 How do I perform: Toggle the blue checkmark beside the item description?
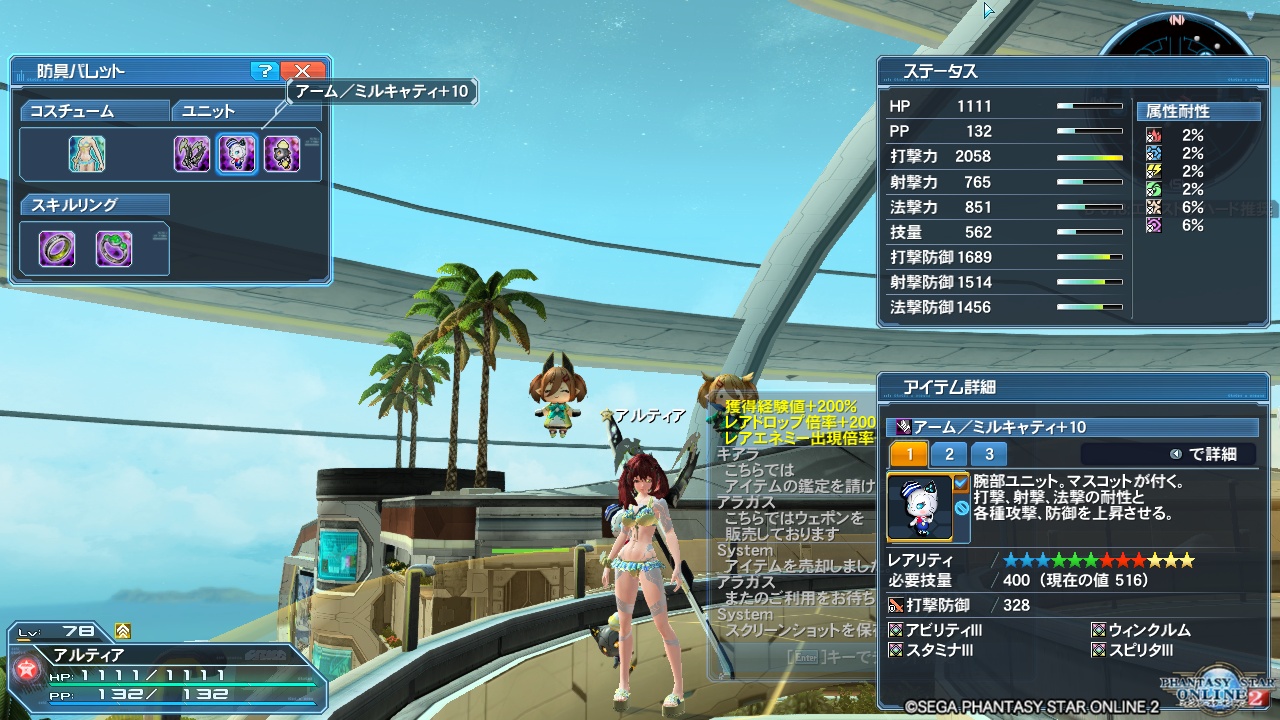(960, 483)
